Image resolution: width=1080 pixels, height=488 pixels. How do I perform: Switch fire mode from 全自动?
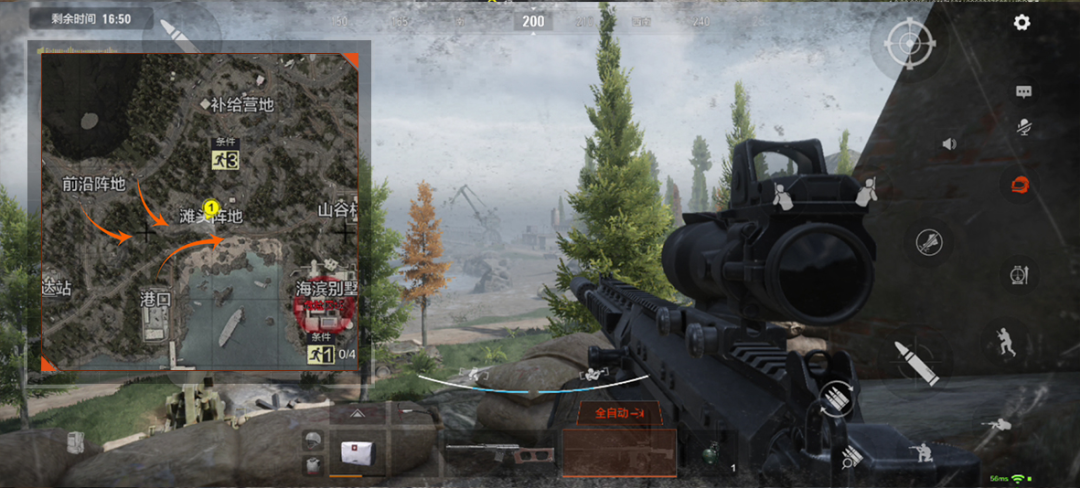pyautogui.click(x=619, y=412)
